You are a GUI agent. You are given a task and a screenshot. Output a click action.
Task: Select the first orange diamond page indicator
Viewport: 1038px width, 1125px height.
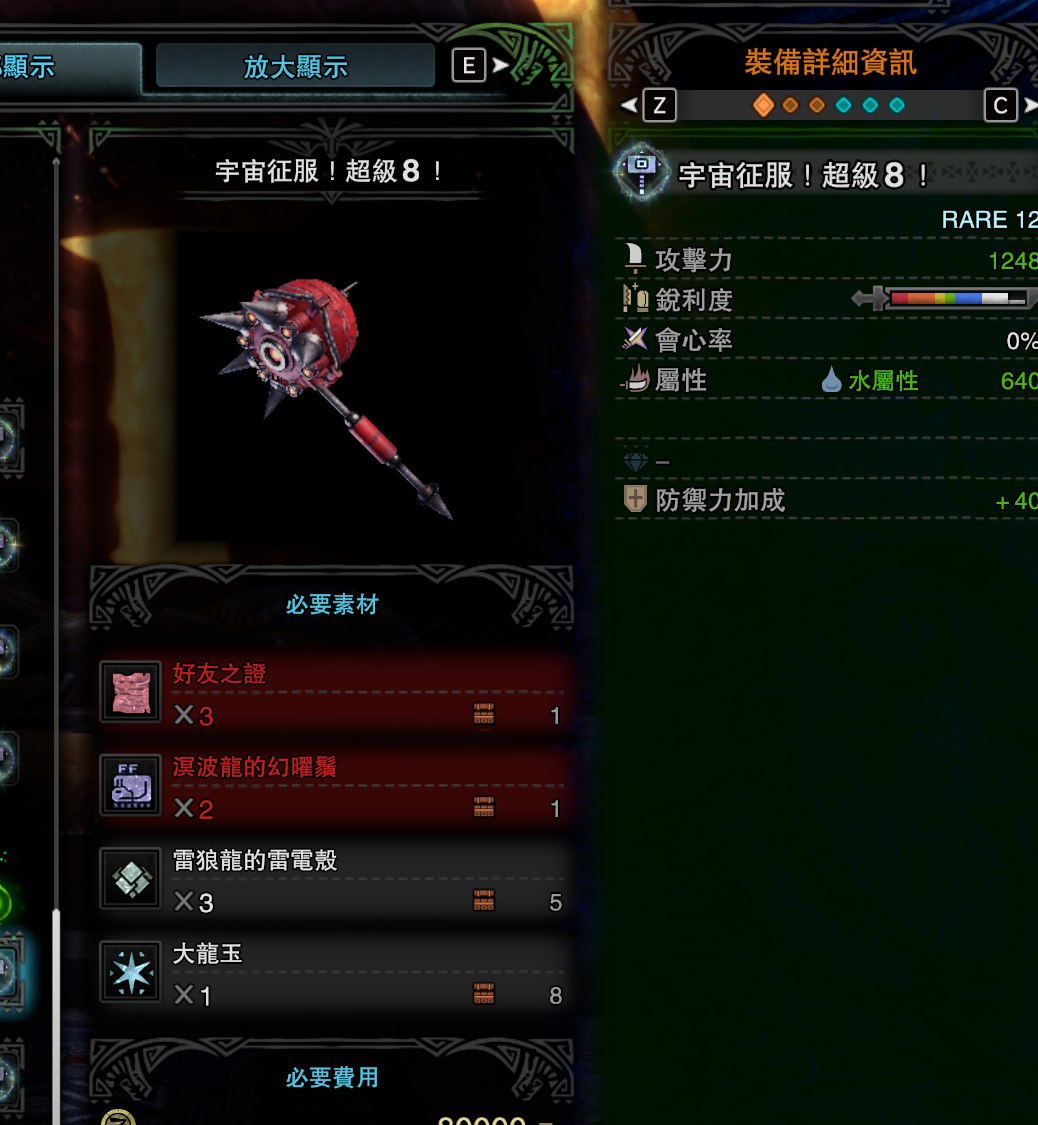763,105
